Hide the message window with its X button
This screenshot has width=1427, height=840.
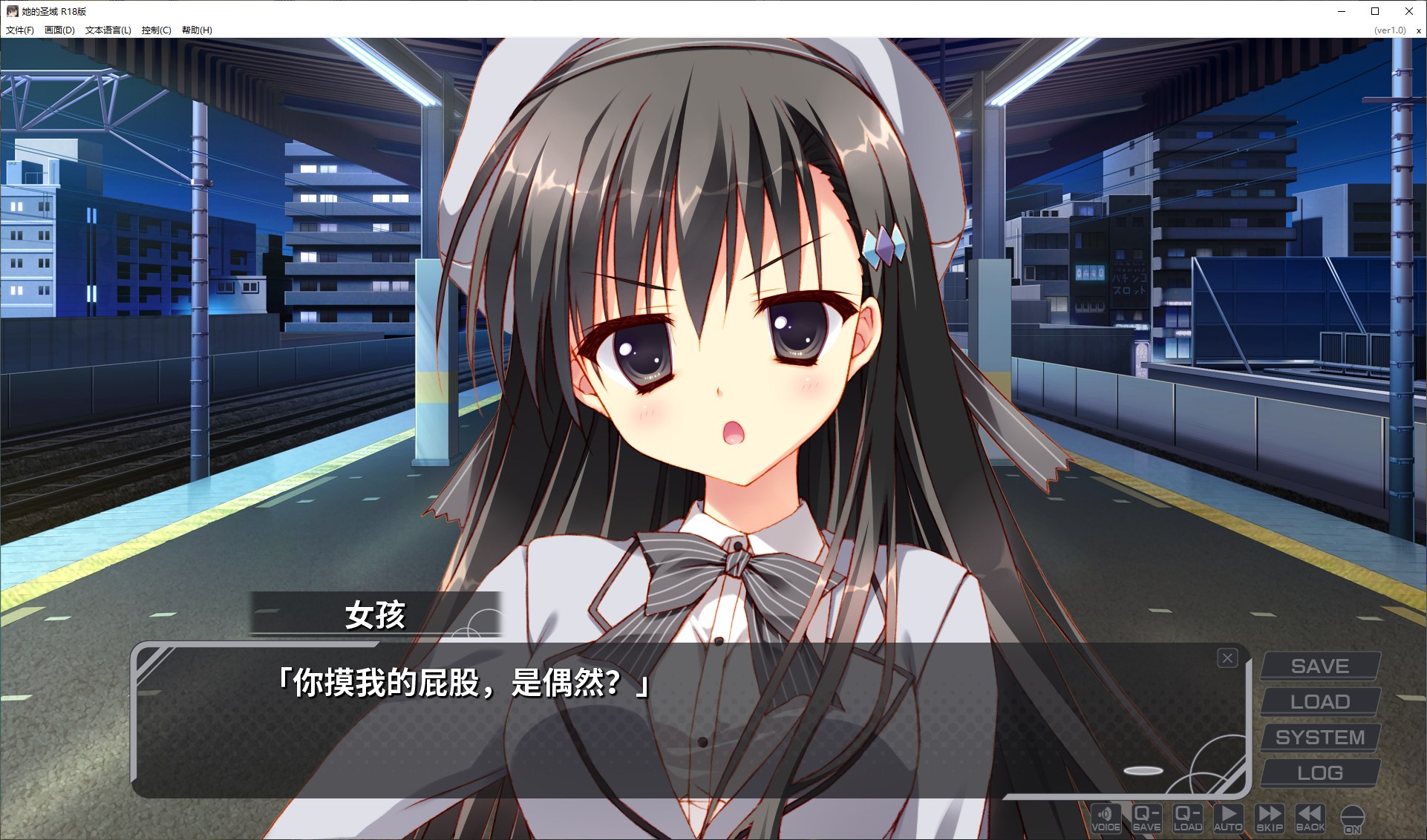[x=1229, y=657]
